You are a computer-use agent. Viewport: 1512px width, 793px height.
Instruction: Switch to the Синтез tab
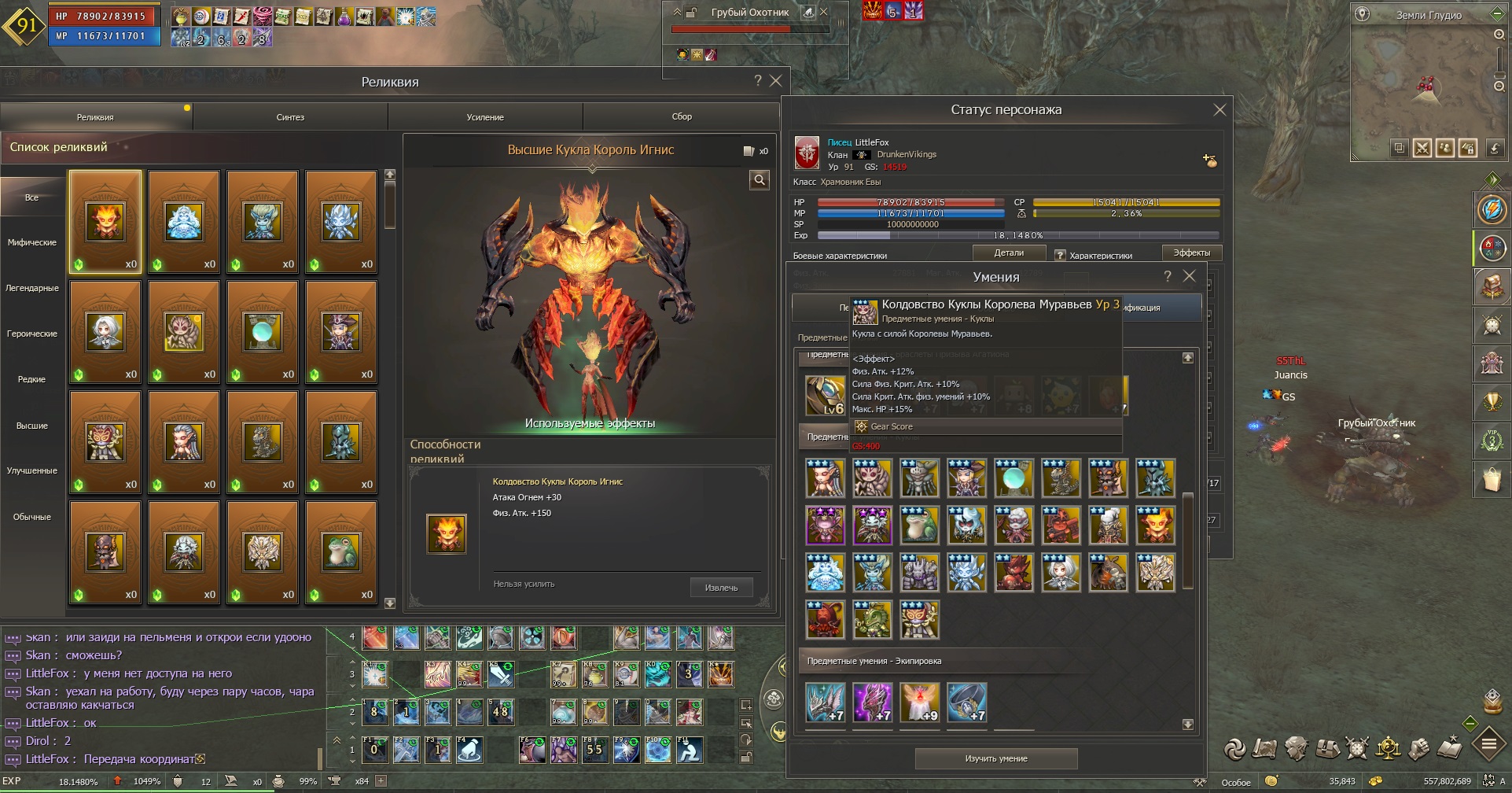[x=290, y=117]
